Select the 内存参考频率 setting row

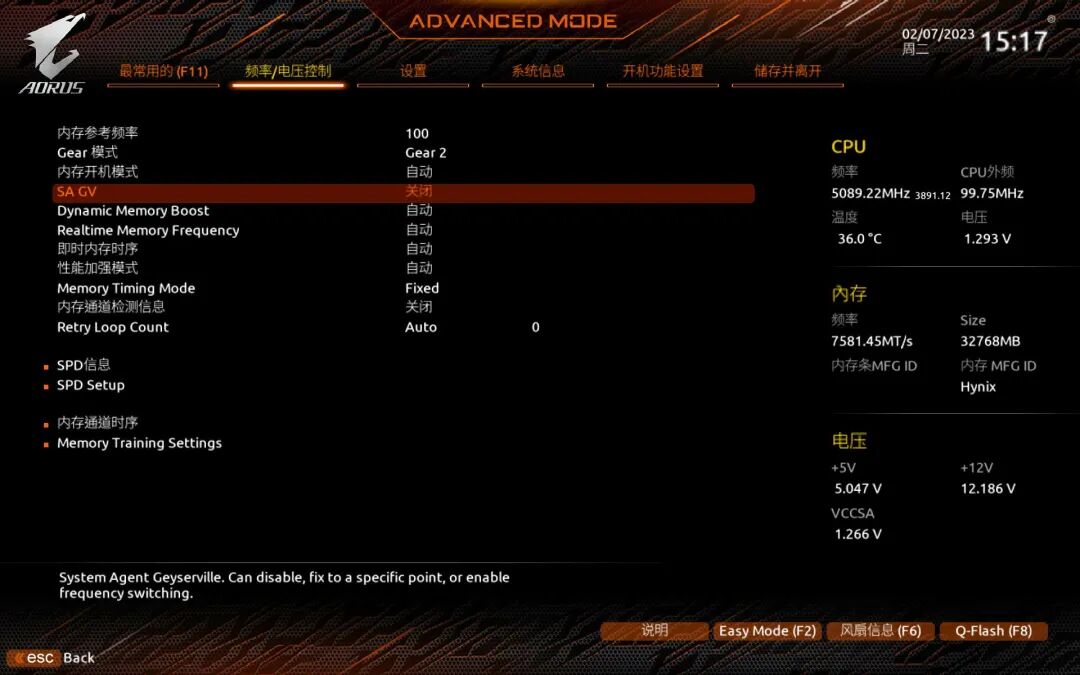(98, 133)
